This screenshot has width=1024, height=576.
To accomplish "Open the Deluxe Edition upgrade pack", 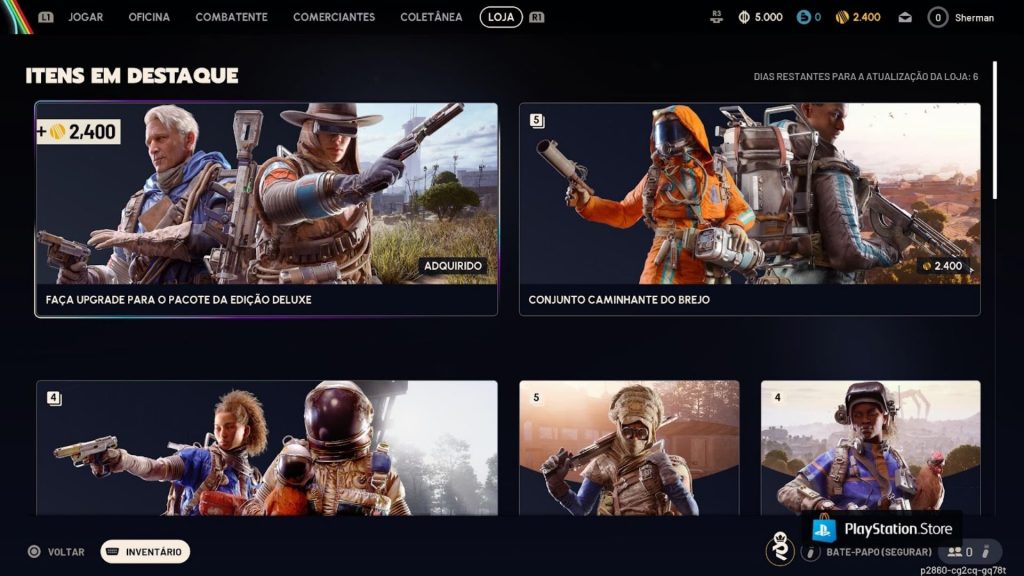I will (x=266, y=209).
